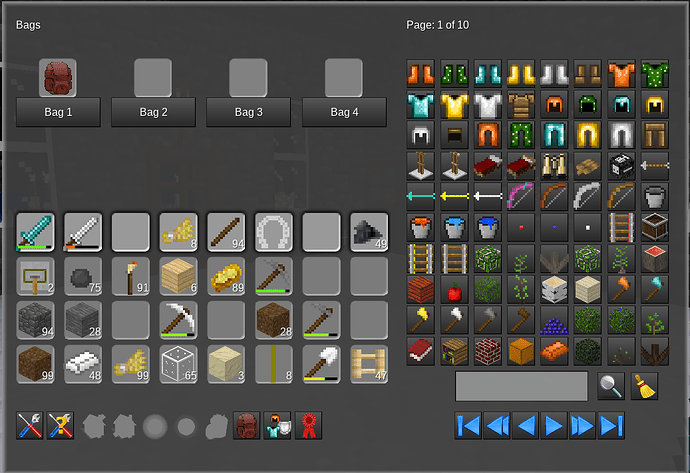Screen dimensions: 690x473
Task: Open Bag 1
Action: (58, 113)
